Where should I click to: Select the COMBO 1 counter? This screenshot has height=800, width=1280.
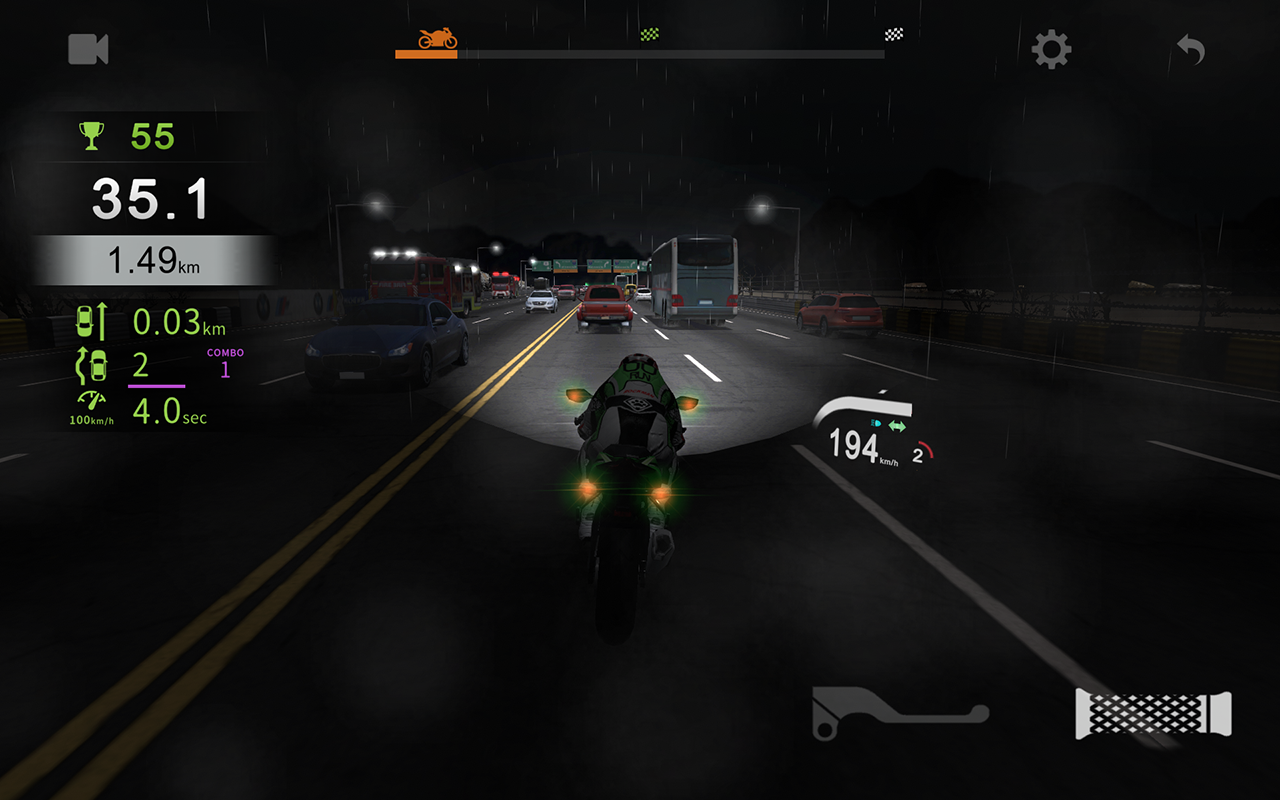click(x=224, y=360)
